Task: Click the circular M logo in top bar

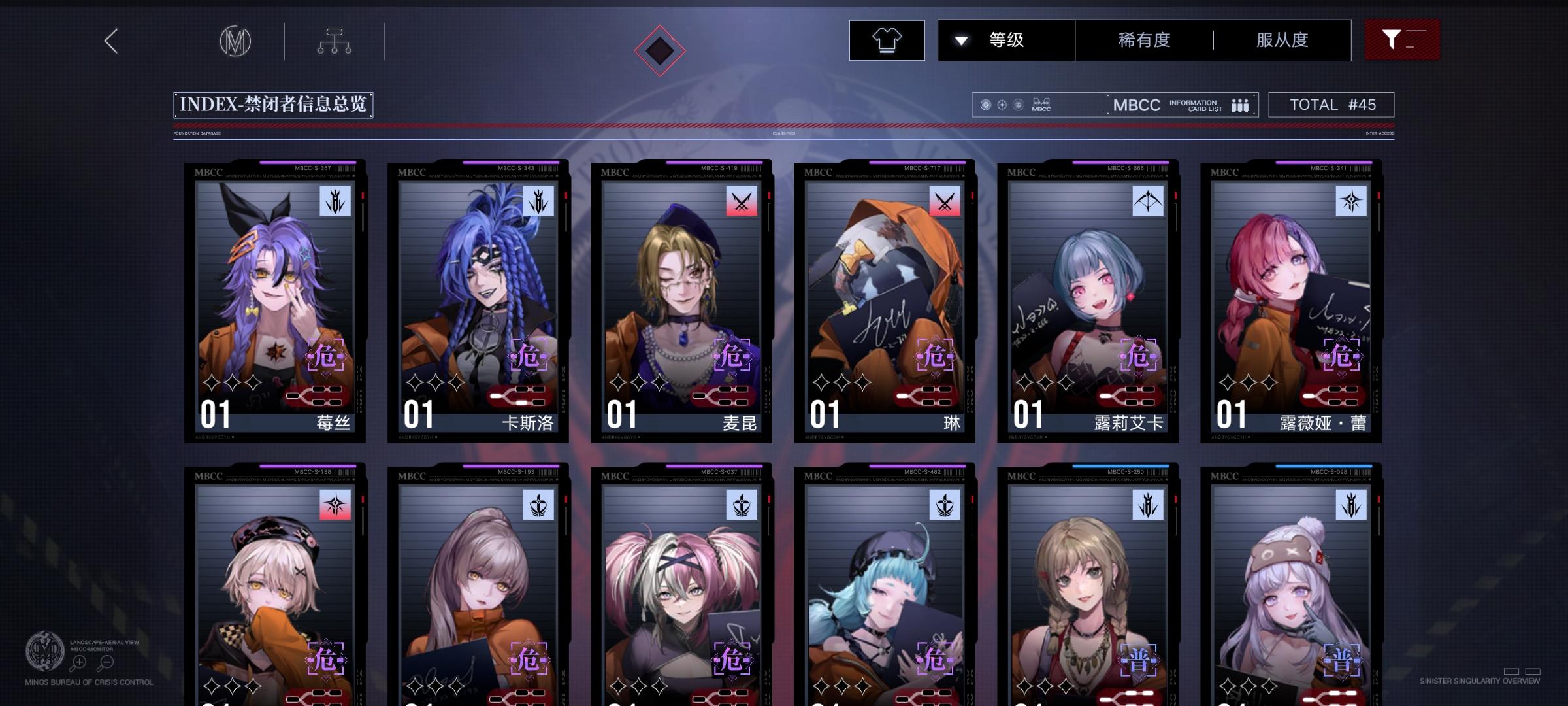Action: [x=237, y=41]
